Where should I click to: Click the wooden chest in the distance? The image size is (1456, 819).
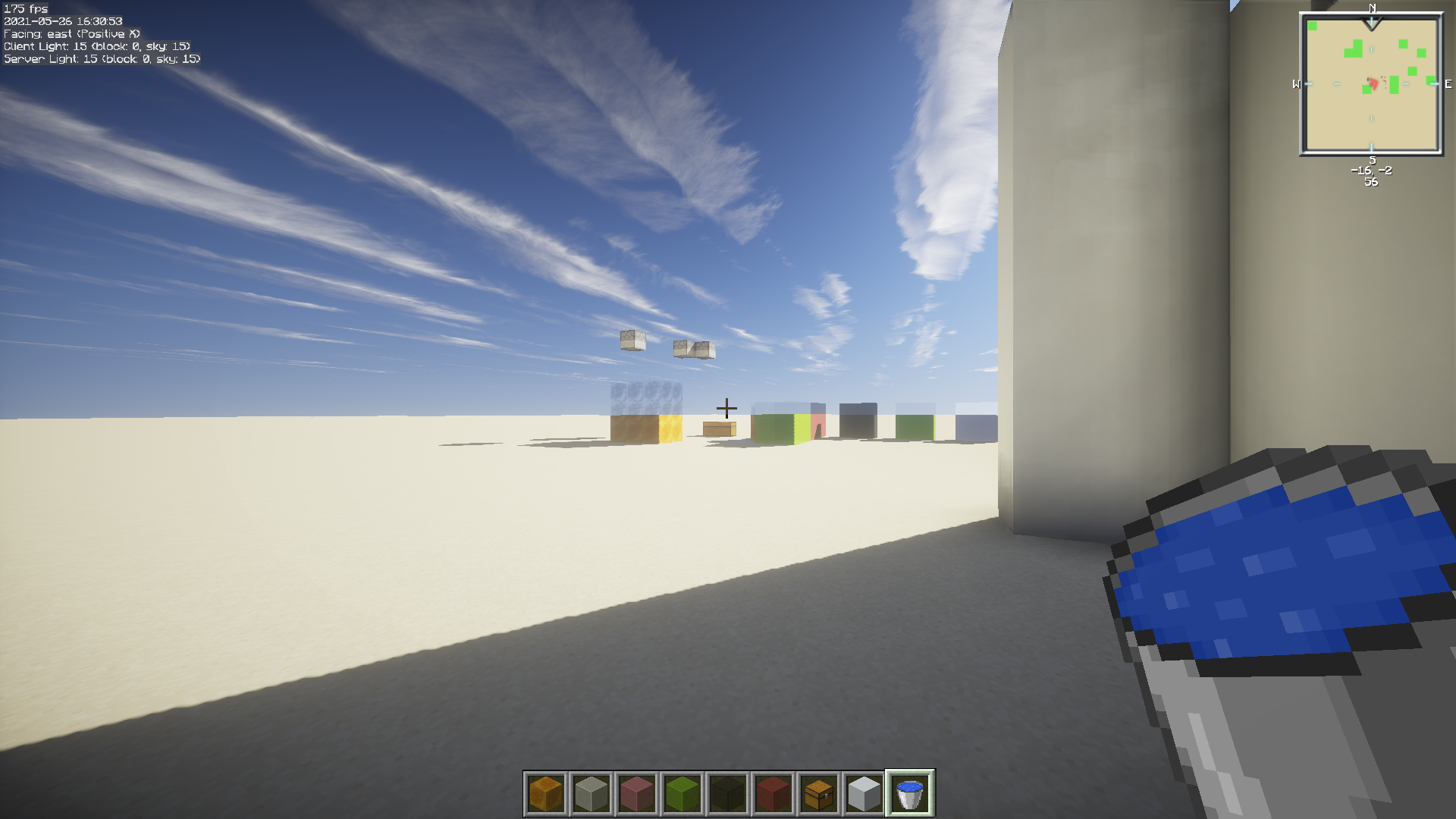click(720, 427)
